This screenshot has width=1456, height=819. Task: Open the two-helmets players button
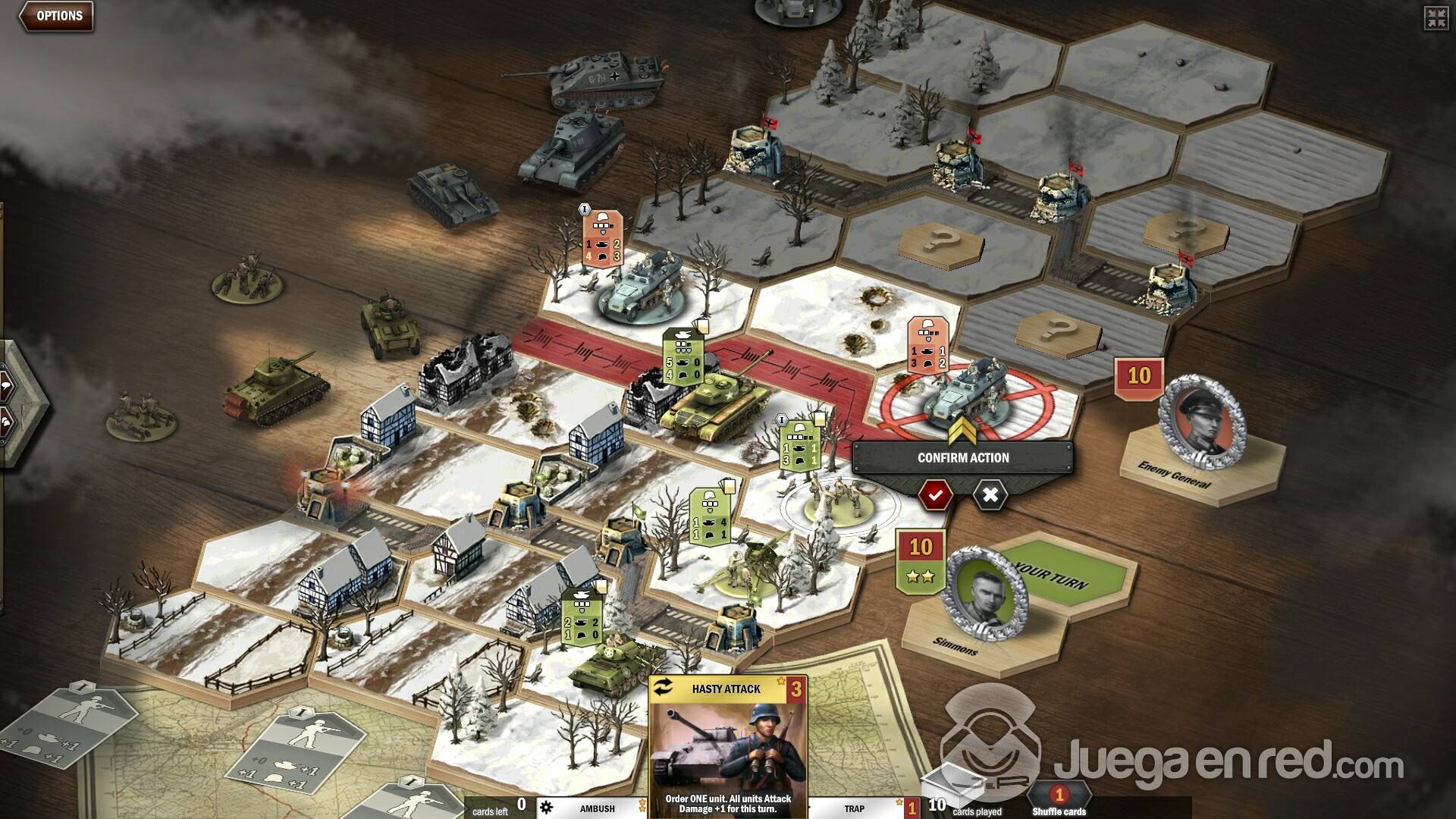coord(6,423)
